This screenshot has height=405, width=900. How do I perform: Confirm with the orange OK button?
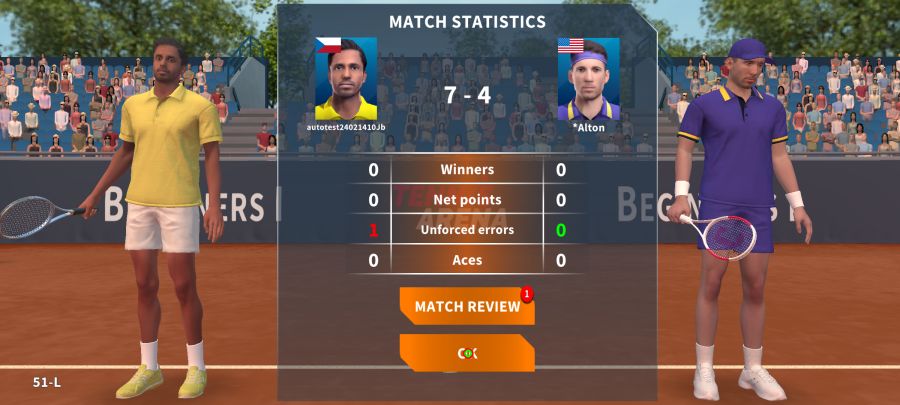pos(466,353)
